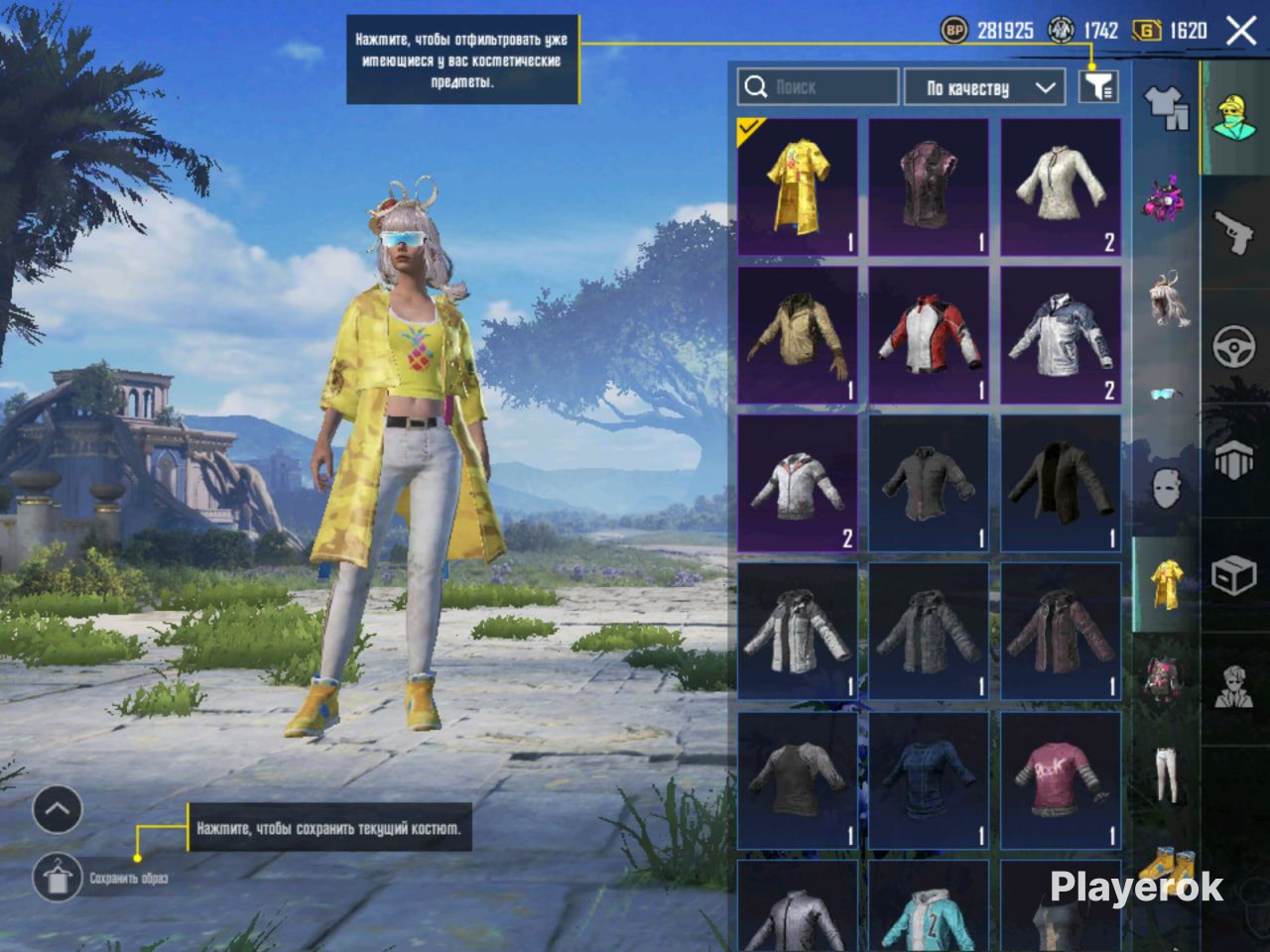Viewport: 1270px width, 952px height.
Task: Select the white long-sleeve blouse
Action: pyautogui.click(x=1061, y=187)
